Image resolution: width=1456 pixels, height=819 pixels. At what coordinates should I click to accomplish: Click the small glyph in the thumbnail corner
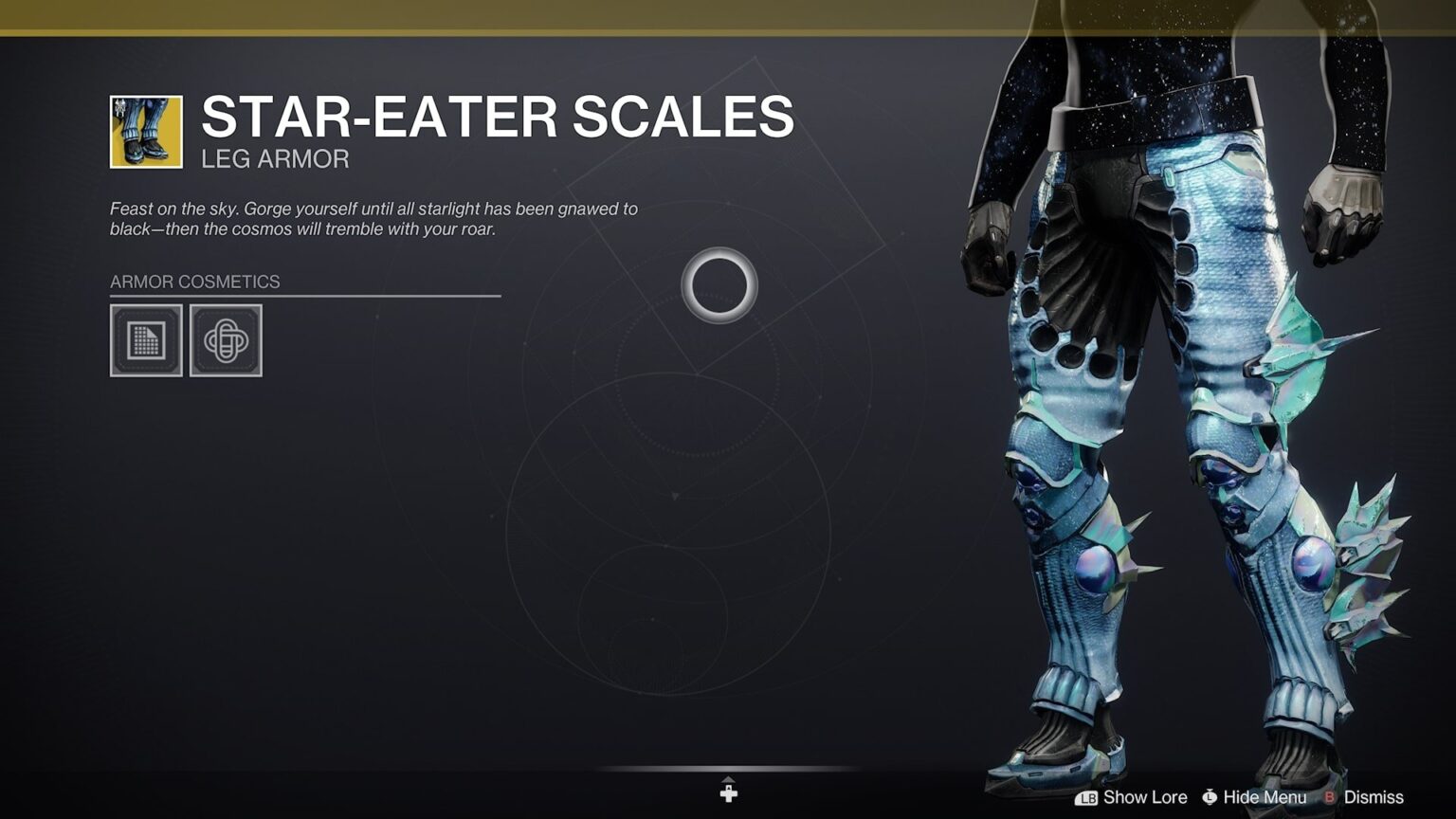(x=118, y=106)
